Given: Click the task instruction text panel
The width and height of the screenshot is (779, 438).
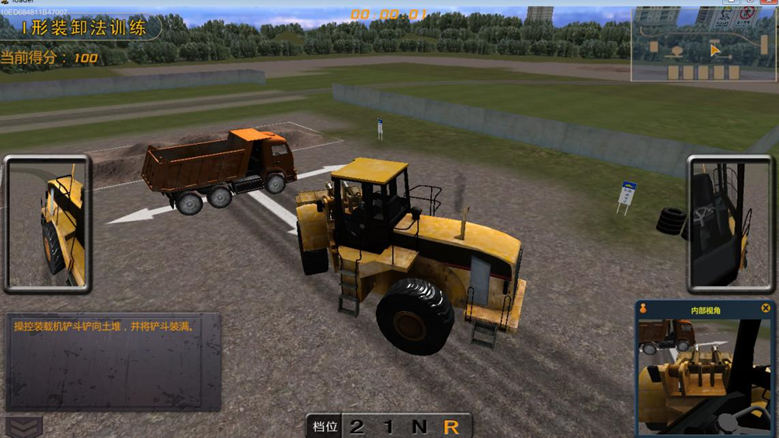Looking at the screenshot, I should (x=112, y=362).
